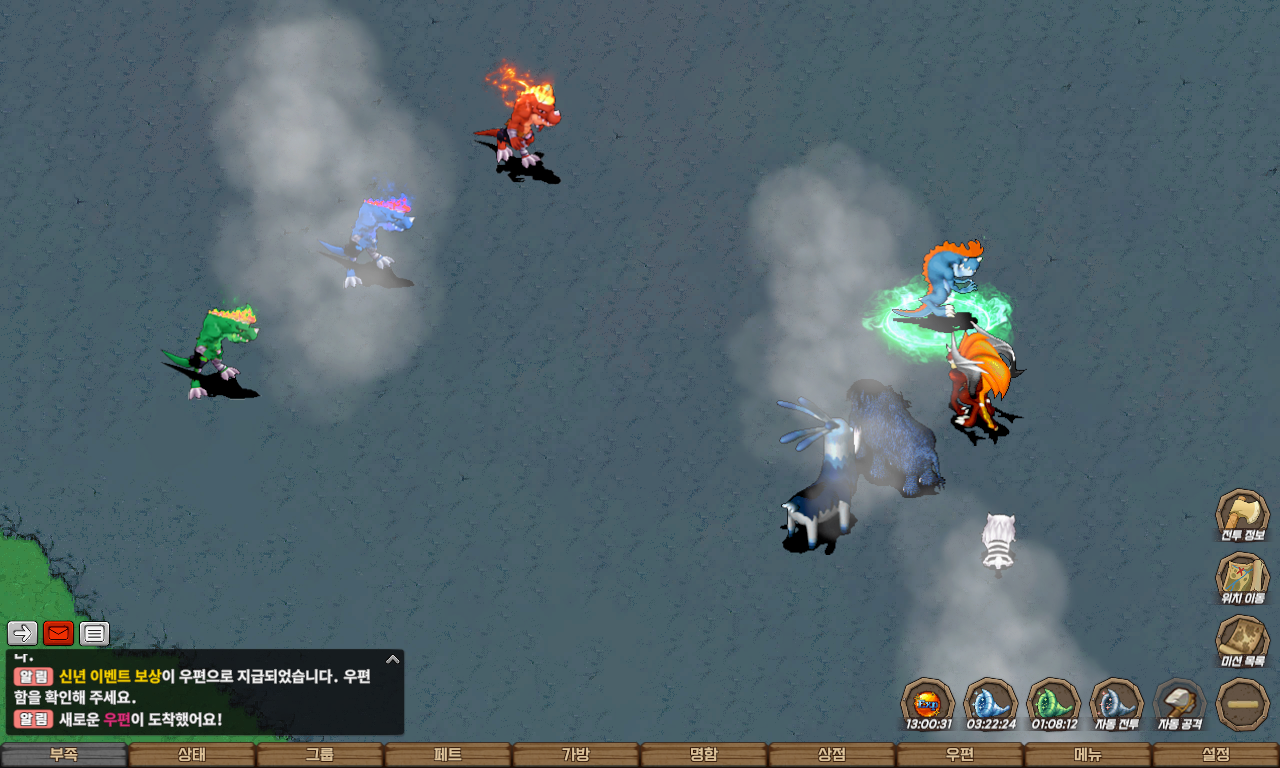
Task: Show the 미션 목록 mission list scroll
Action: pyautogui.click(x=1242, y=640)
